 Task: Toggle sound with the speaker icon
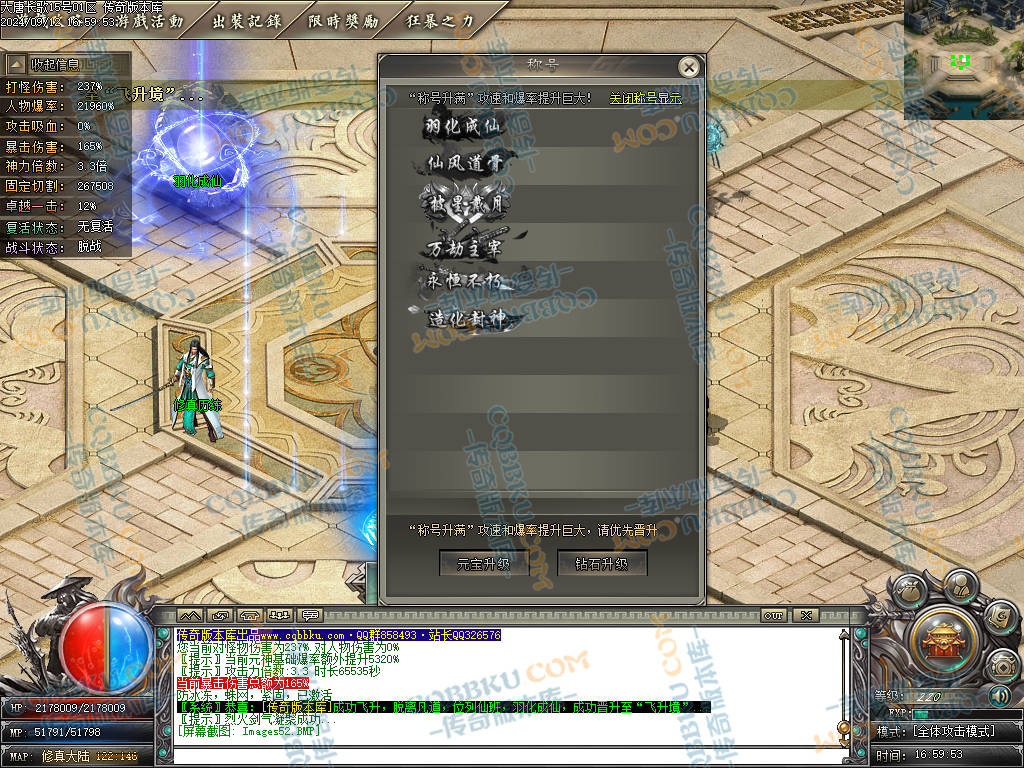(x=999, y=696)
